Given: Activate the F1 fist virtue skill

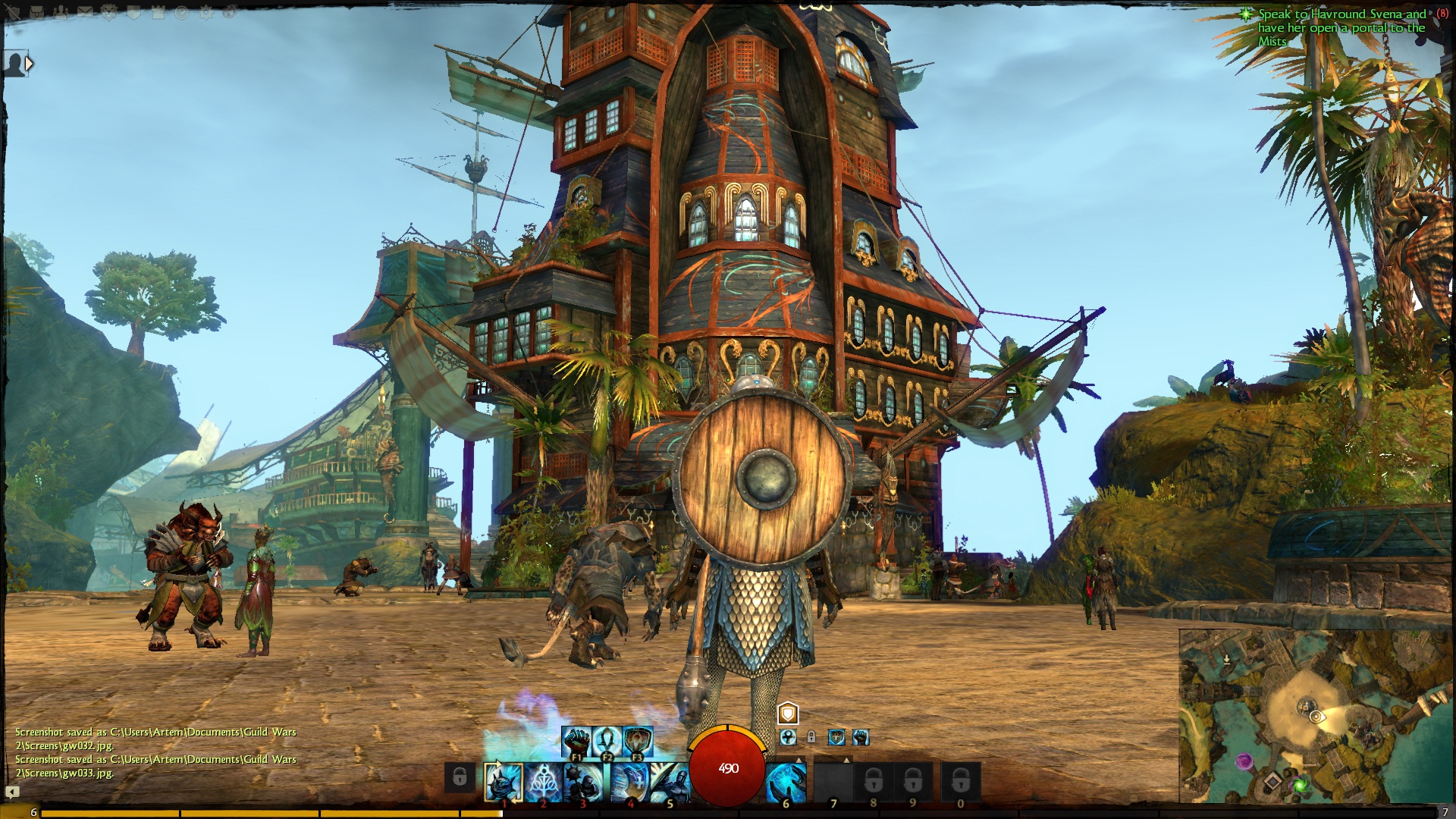Looking at the screenshot, I should pyautogui.click(x=576, y=740).
